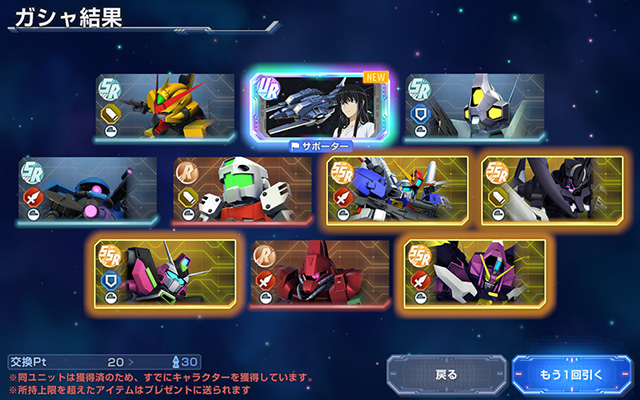This screenshot has height=400, width=640.
Task: Click the 戻る back button
Action: (x=446, y=375)
